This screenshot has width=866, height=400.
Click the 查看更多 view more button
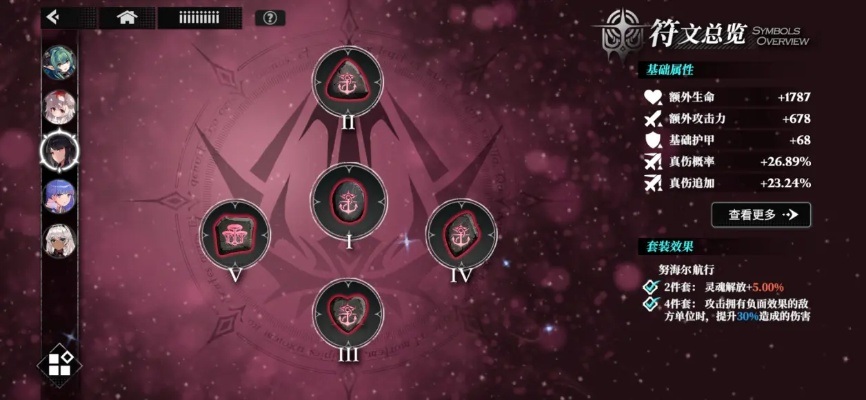coord(761,214)
